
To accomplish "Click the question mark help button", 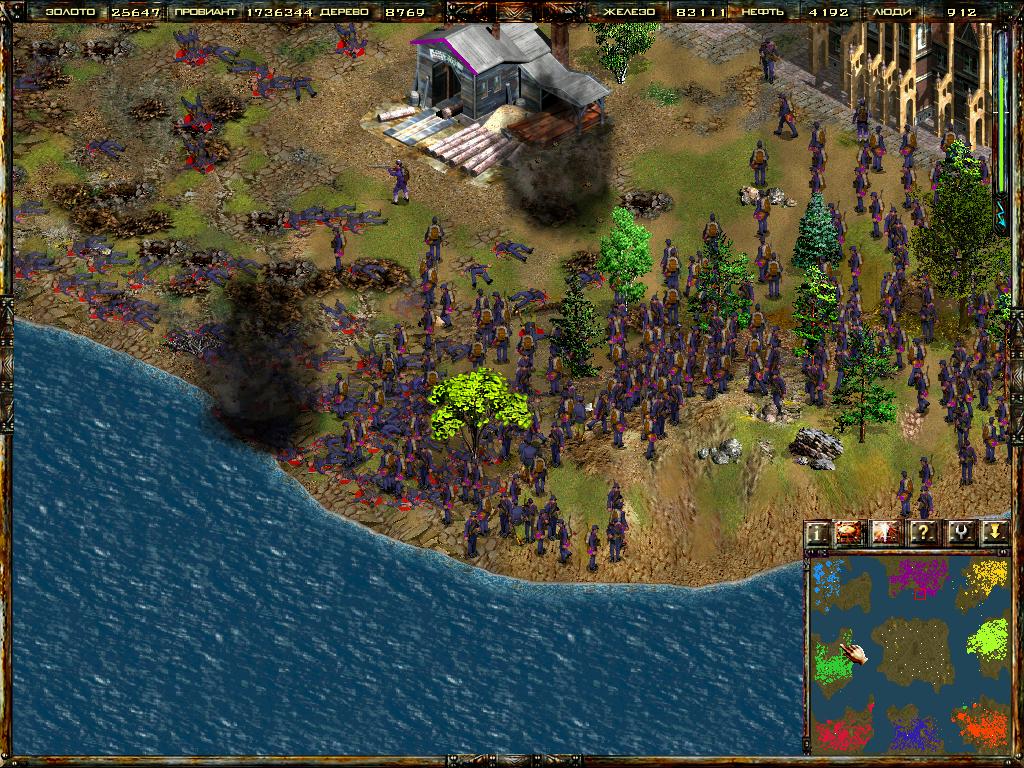I will tap(923, 532).
